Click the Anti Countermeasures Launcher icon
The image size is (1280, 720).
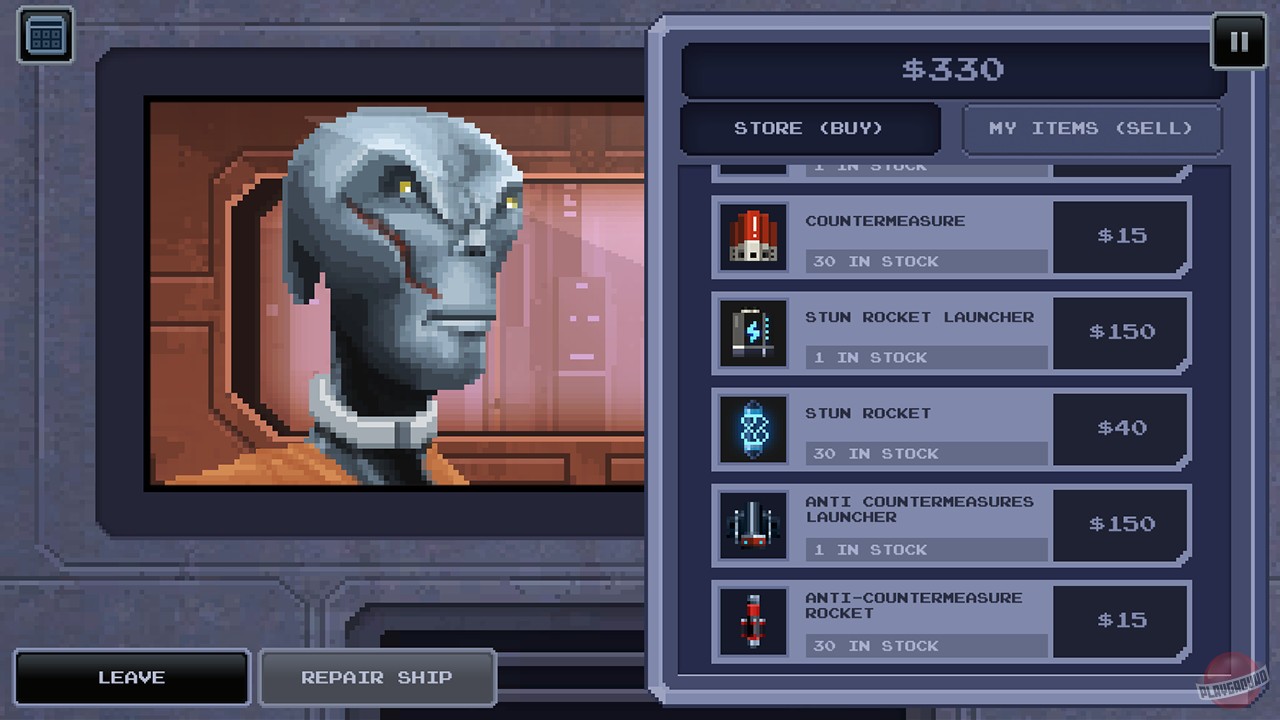coord(753,525)
